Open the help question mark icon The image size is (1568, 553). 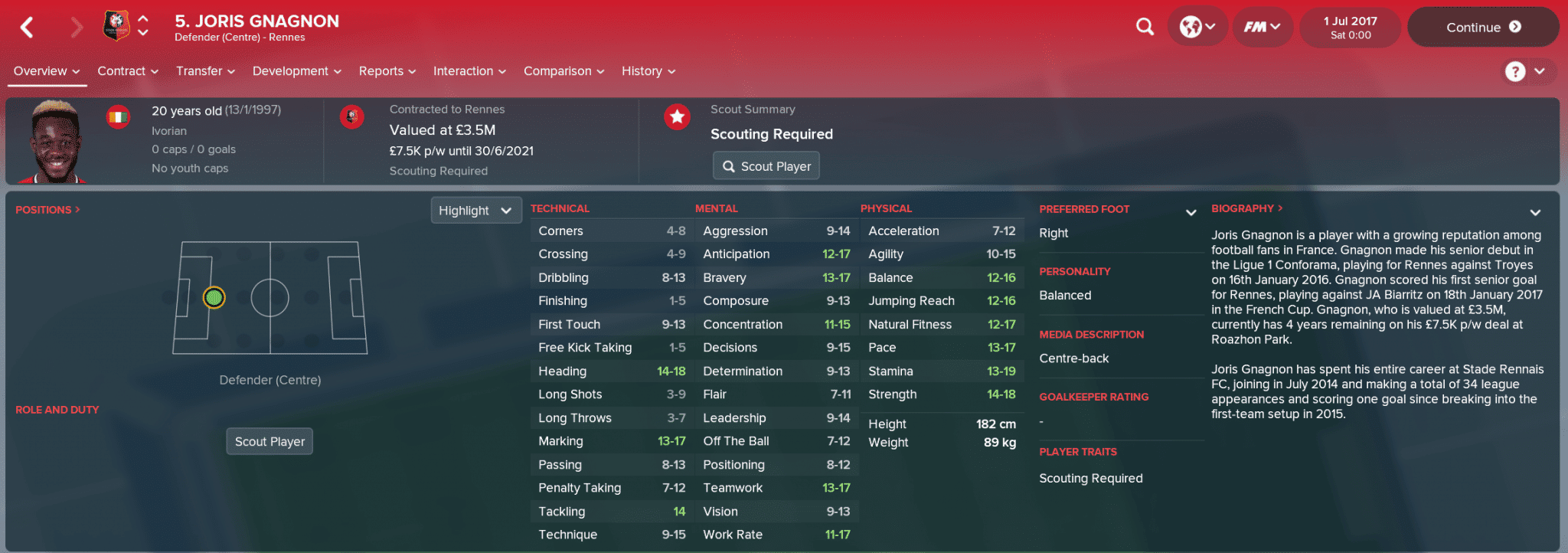[x=1514, y=71]
